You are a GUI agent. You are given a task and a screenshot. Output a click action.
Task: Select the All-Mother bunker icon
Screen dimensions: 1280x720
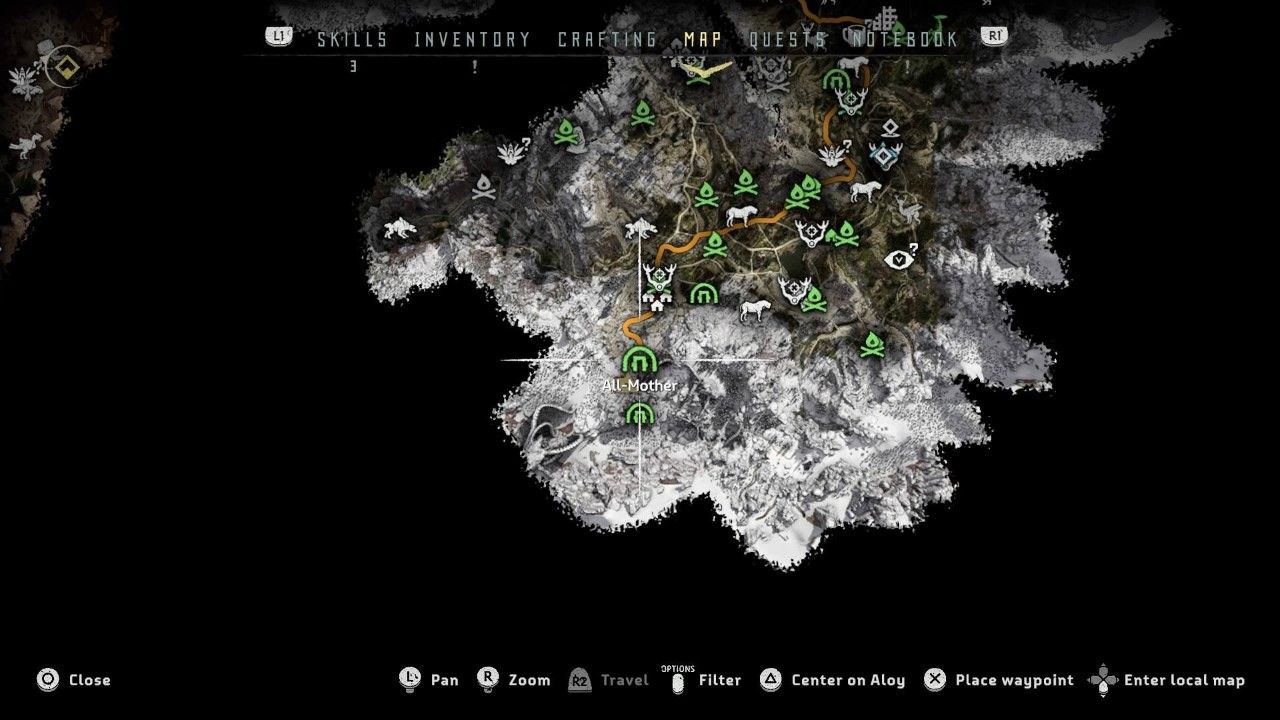[x=638, y=360]
